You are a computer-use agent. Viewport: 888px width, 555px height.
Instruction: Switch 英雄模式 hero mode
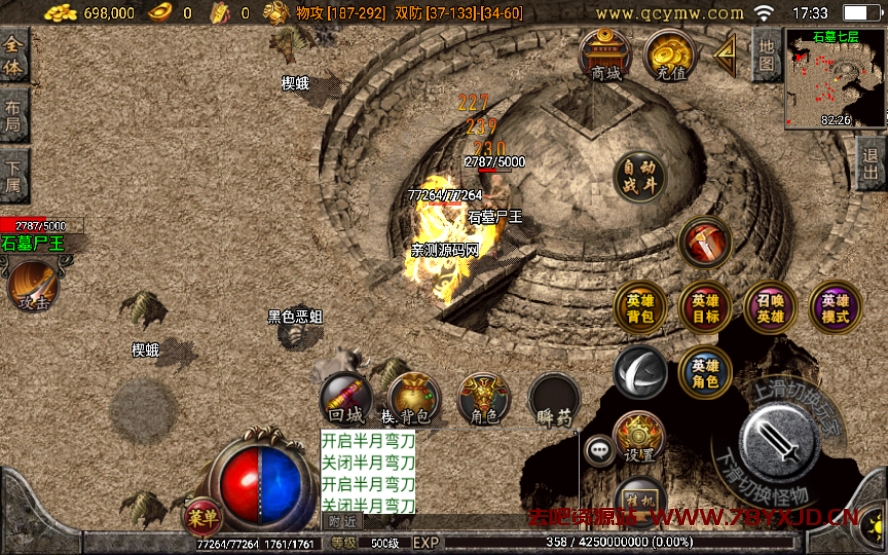834,307
